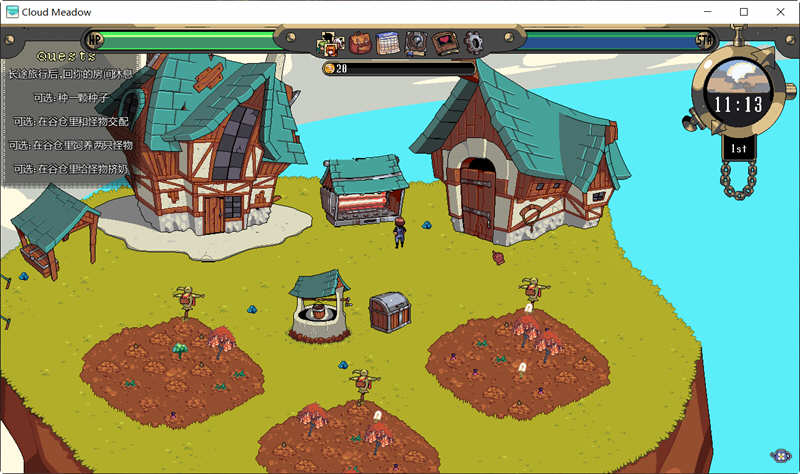Open the party characters menu icon
The image size is (800, 474).
pos(329,43)
